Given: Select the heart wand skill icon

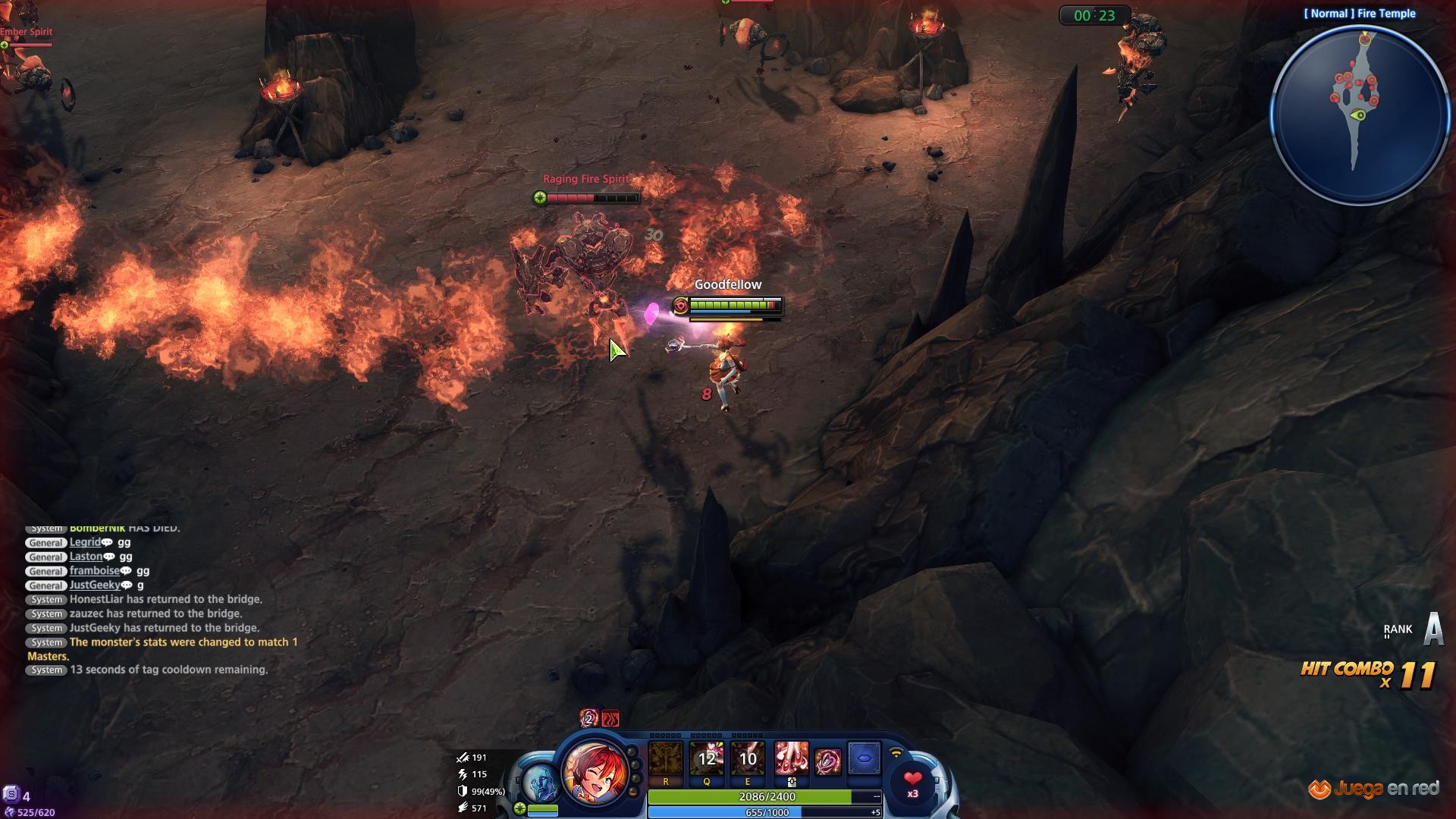Looking at the screenshot, I should pos(827,761).
